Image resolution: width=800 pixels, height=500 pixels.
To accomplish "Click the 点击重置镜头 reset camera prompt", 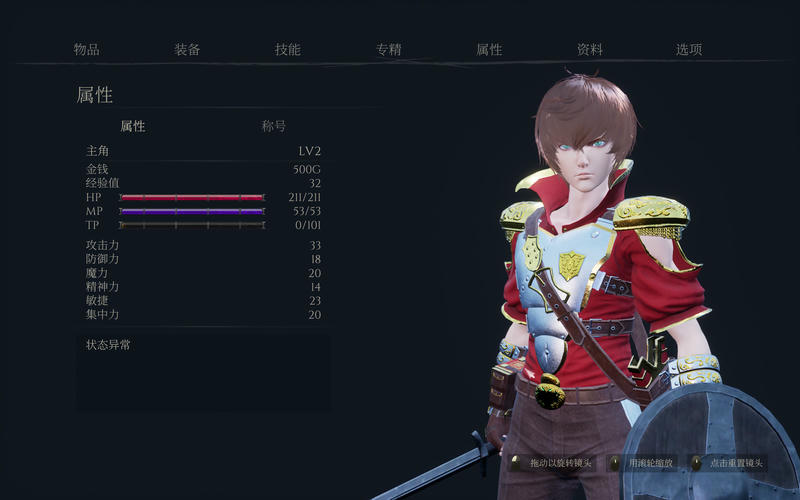I will pyautogui.click(x=735, y=463).
